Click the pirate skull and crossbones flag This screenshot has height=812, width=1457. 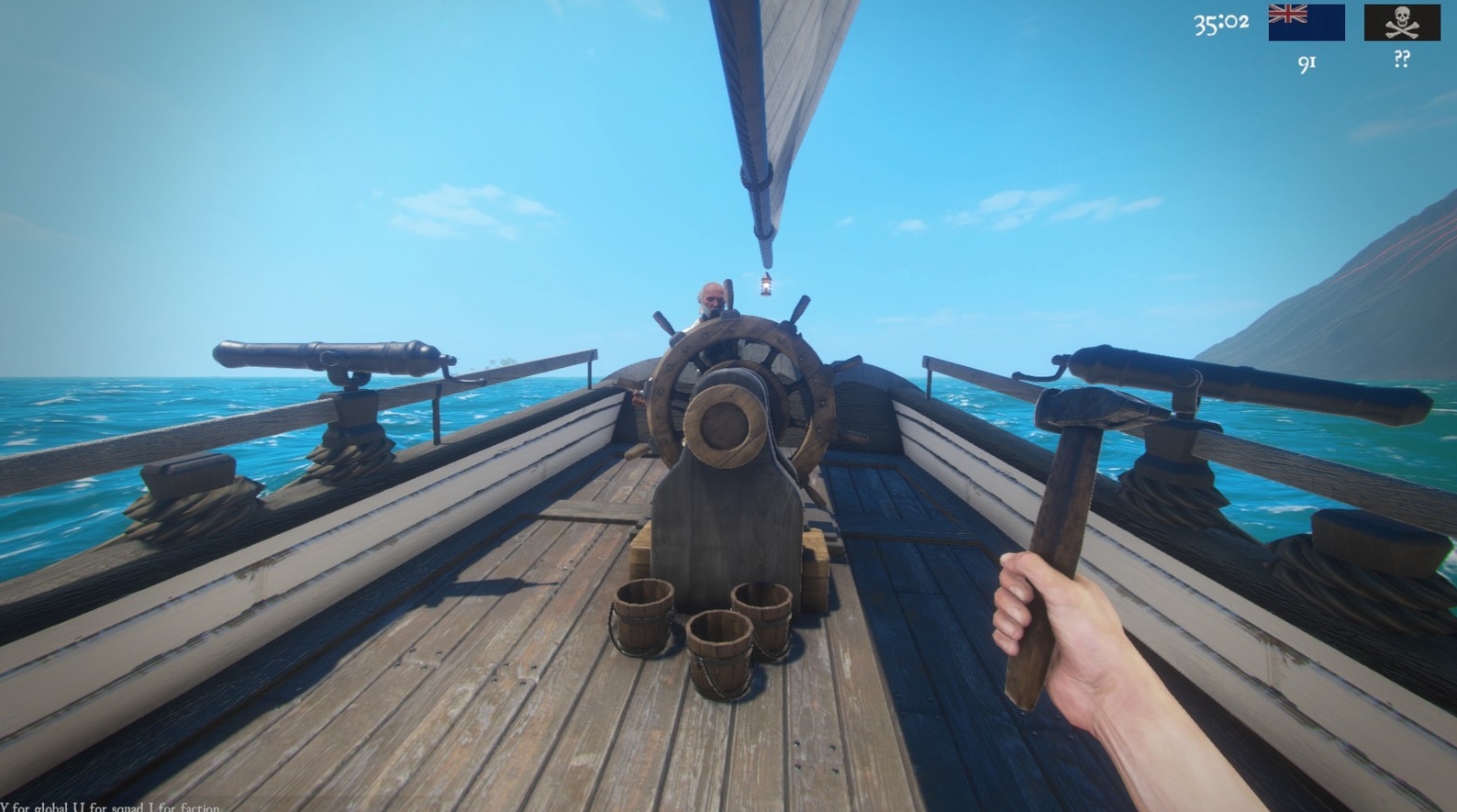(1402, 22)
